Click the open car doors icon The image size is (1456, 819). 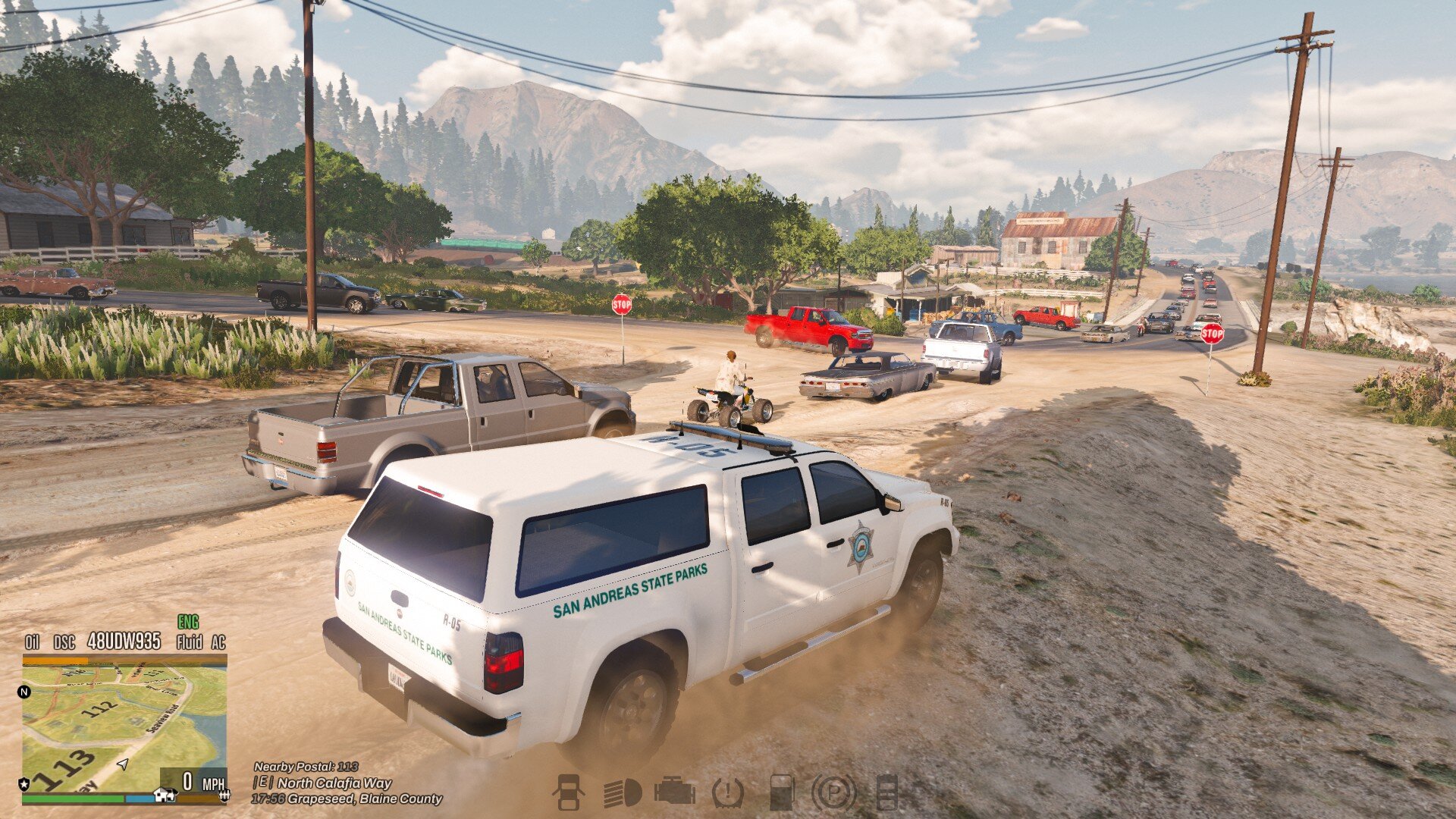(x=568, y=792)
